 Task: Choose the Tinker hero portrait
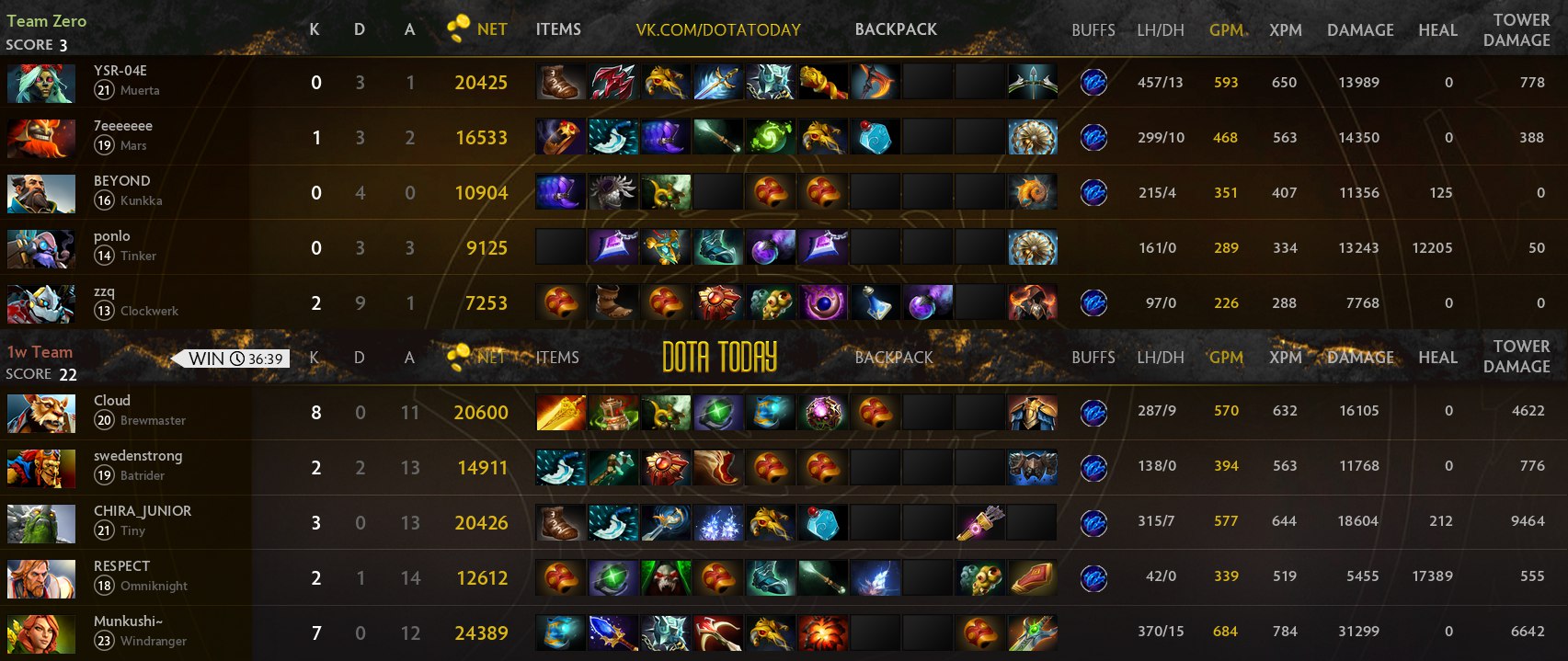(x=40, y=248)
